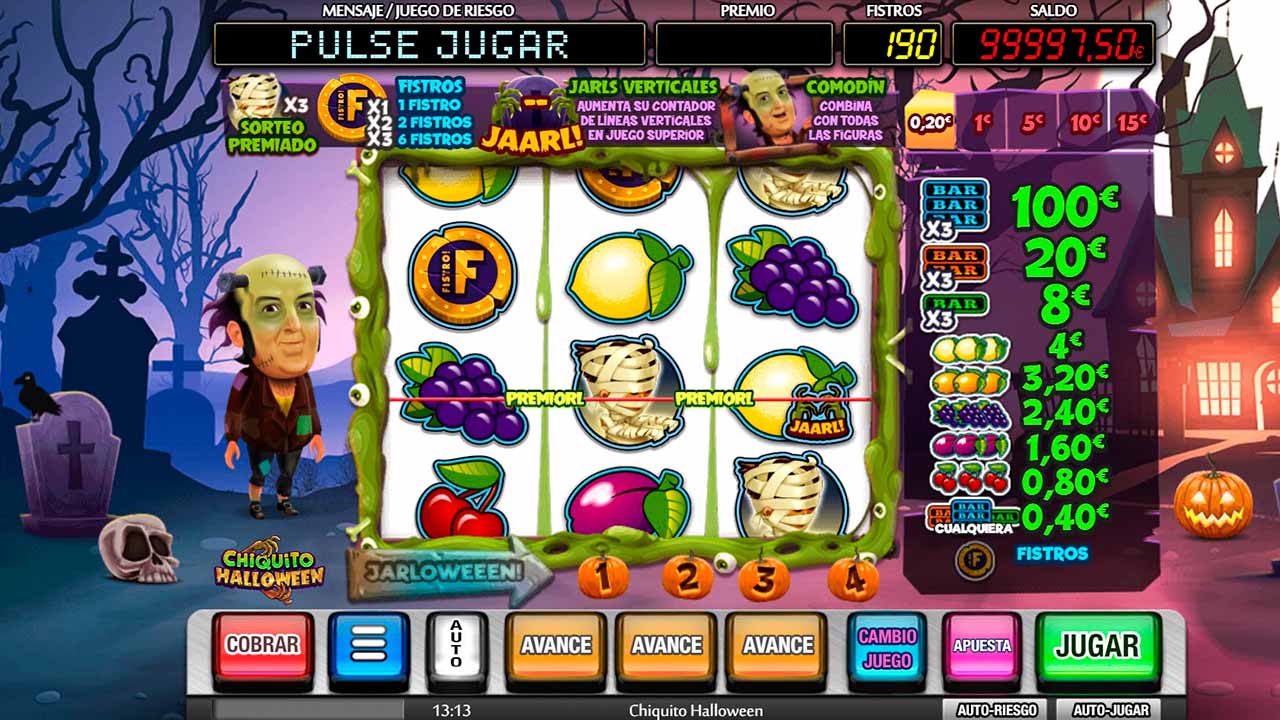Collect winnings with the COBRAR button
This screenshot has height=720, width=1280.
pos(263,646)
